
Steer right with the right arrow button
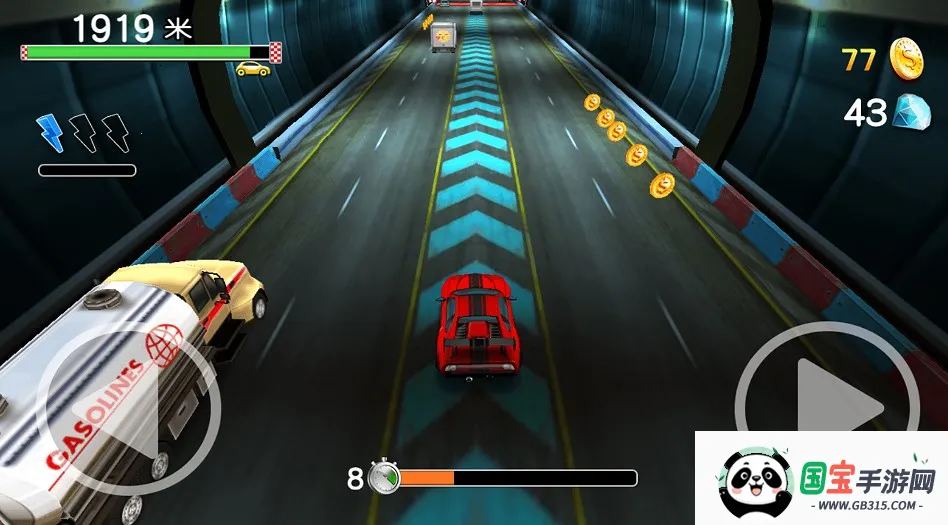[x=827, y=405]
